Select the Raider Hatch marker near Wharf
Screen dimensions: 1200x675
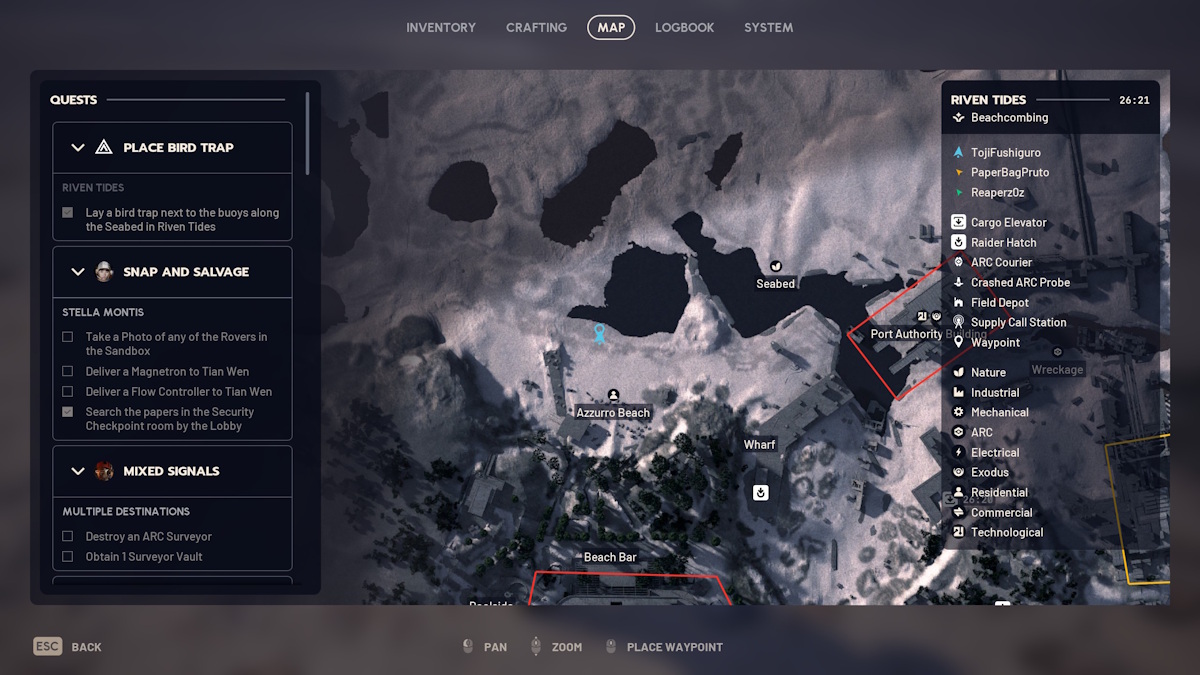click(x=760, y=492)
